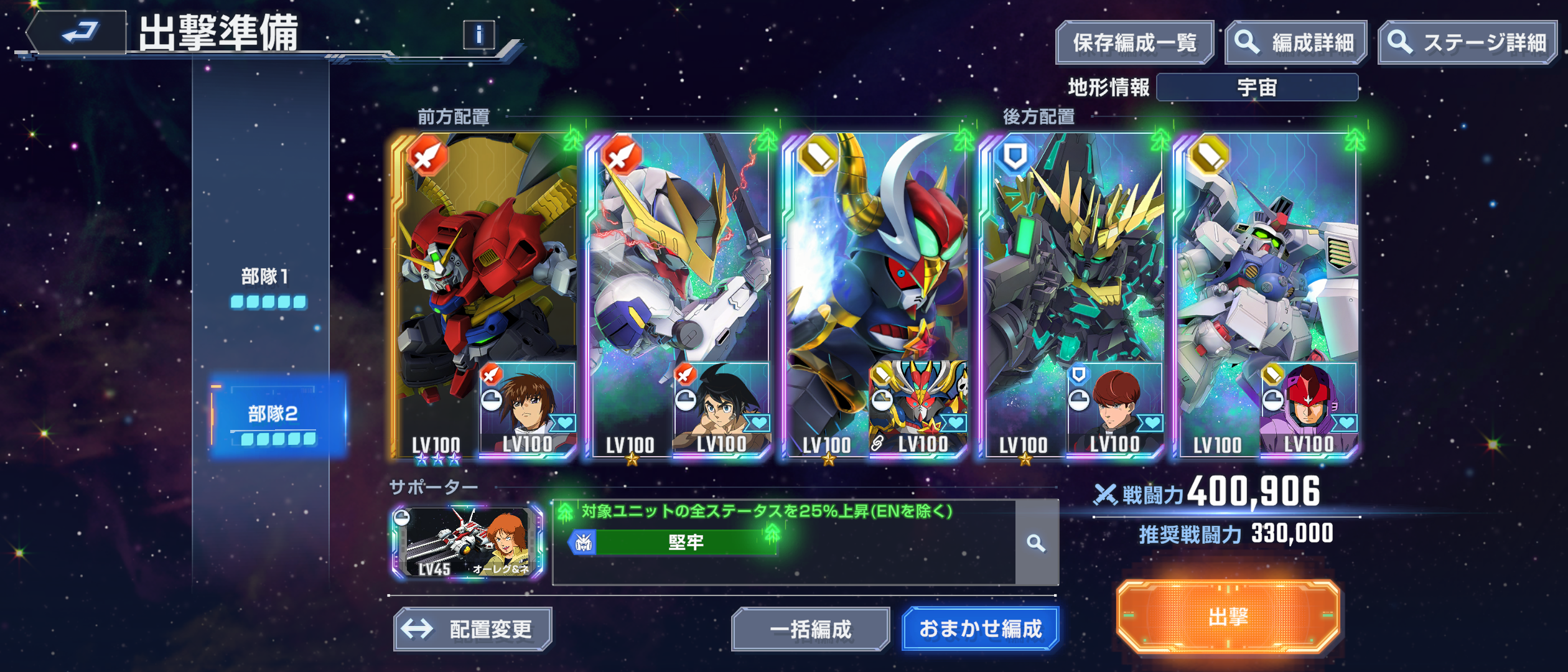Show 編成詳細 formation details
Image resolution: width=1568 pixels, height=672 pixels.
pos(1296,43)
